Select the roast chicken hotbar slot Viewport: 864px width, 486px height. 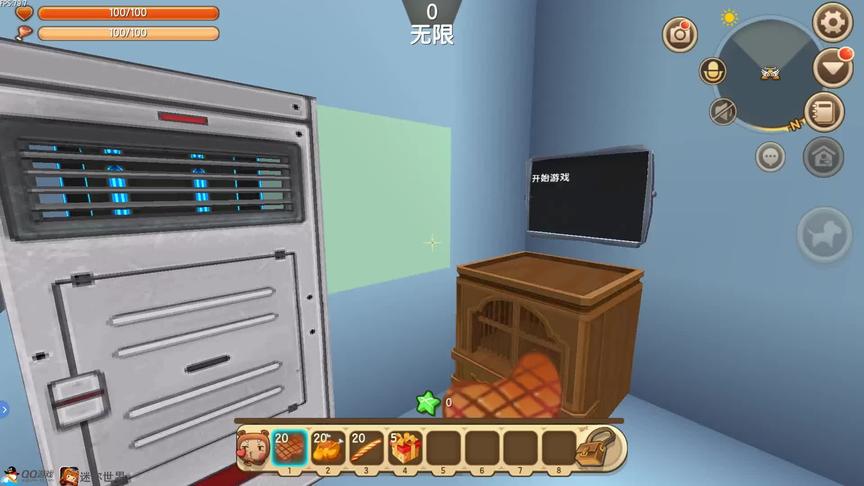click(x=328, y=447)
